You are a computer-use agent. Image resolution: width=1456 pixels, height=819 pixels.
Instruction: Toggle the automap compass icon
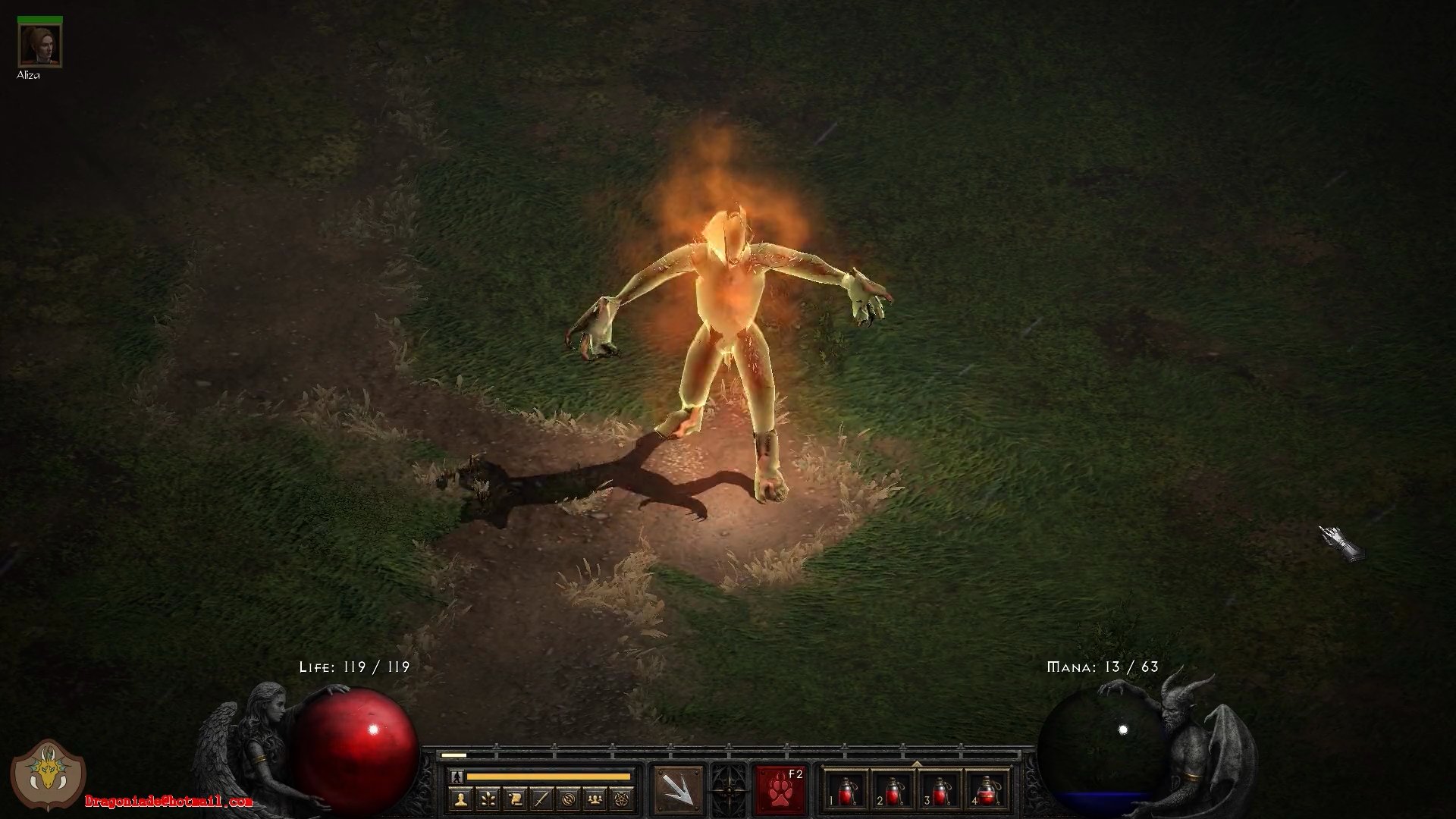[x=569, y=799]
